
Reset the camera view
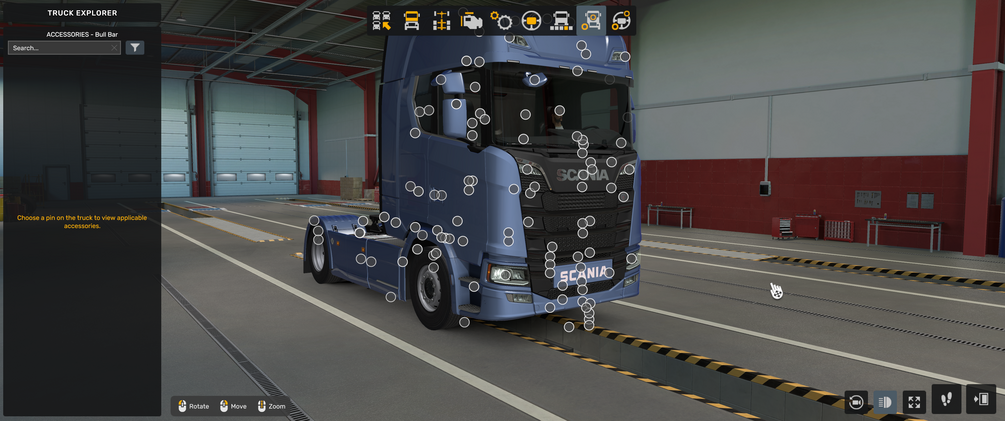coord(856,401)
